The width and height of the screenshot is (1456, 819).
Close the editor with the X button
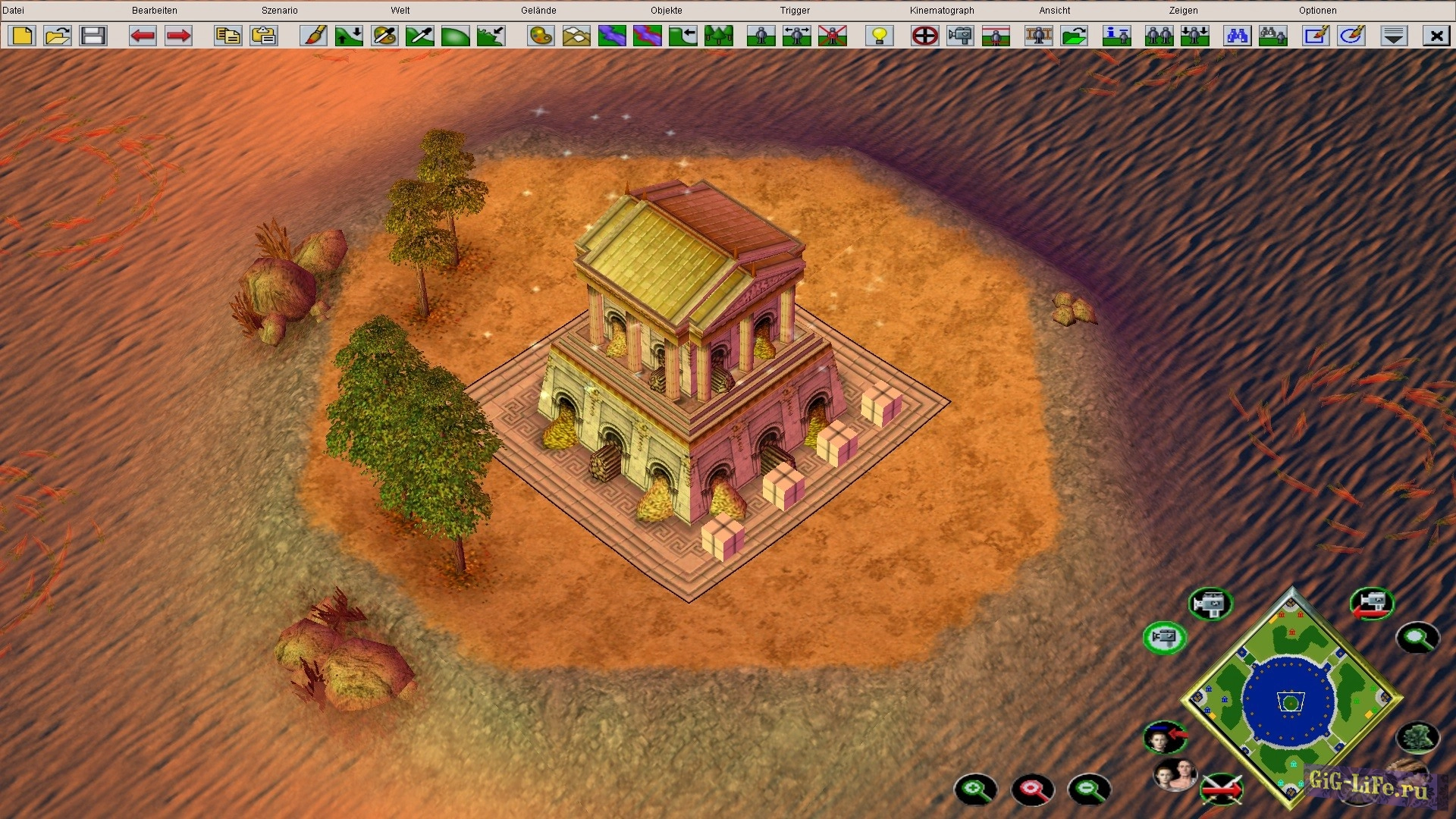tap(1436, 36)
